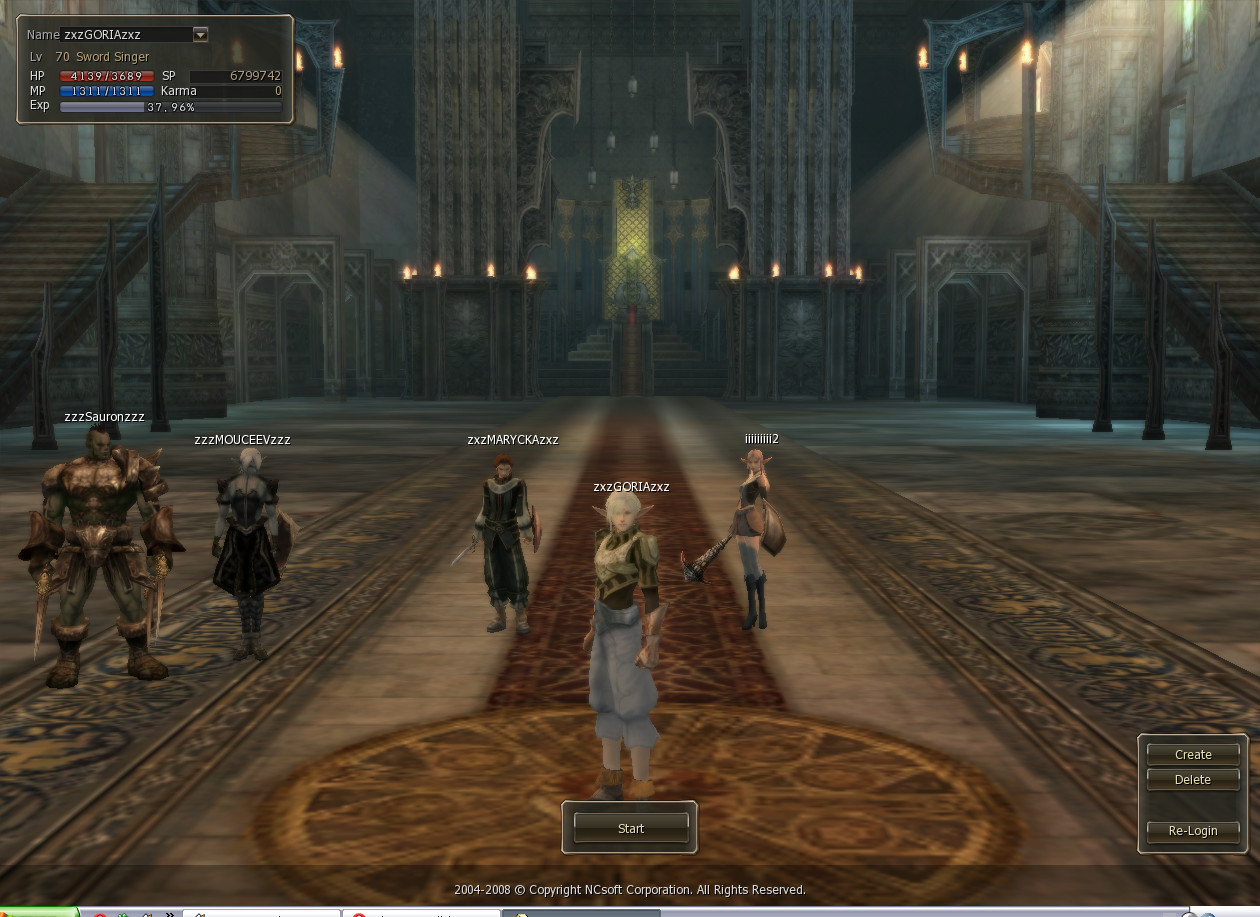The image size is (1260, 917).
Task: Open the character name dropdown
Action: click(x=200, y=35)
